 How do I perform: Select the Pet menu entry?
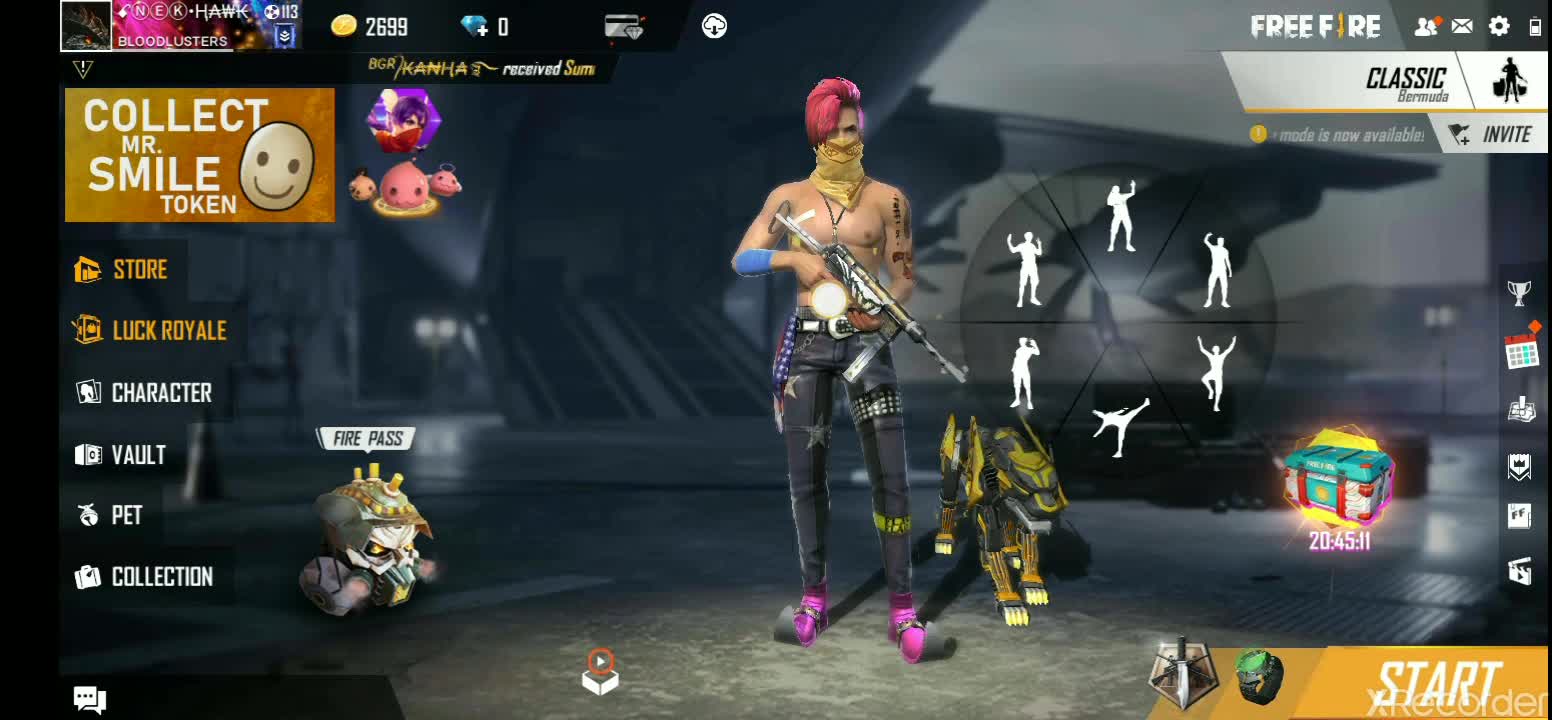pos(111,516)
